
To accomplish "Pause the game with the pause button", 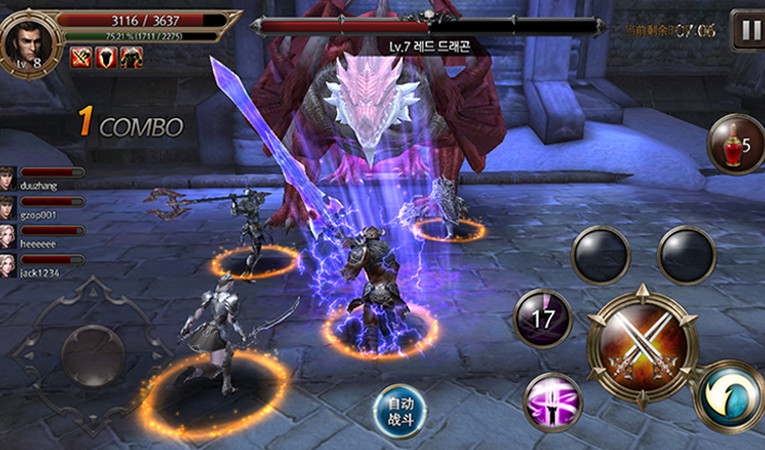I will coord(746,29).
